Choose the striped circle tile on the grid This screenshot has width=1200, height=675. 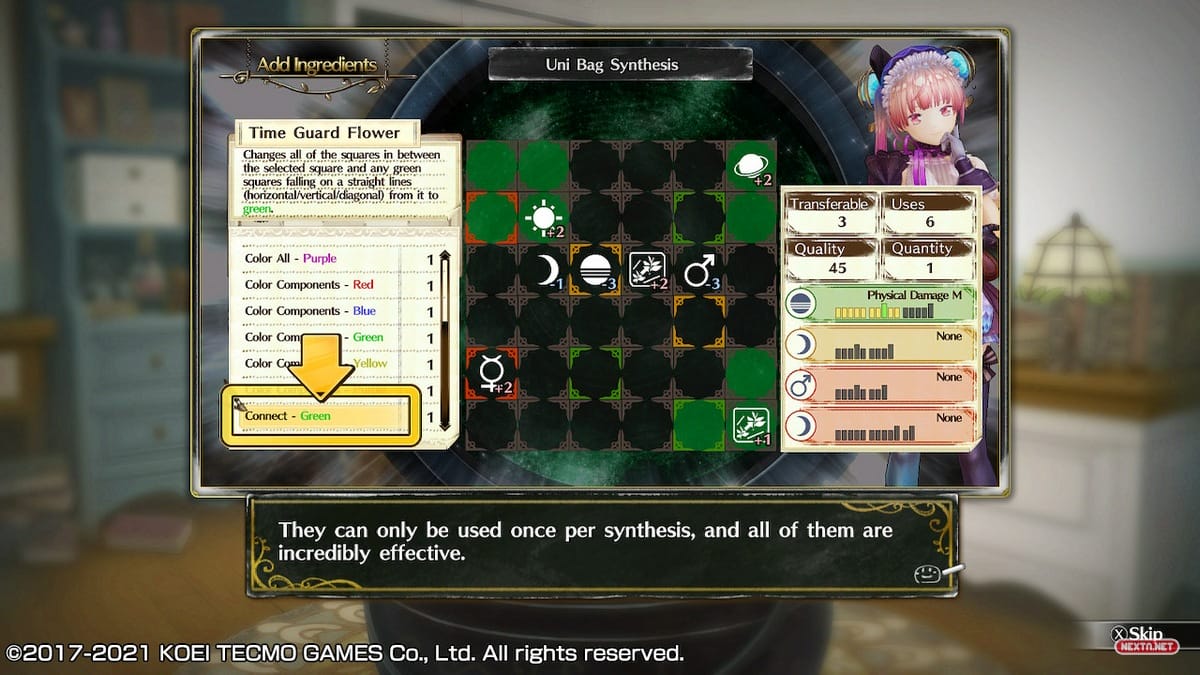[596, 270]
